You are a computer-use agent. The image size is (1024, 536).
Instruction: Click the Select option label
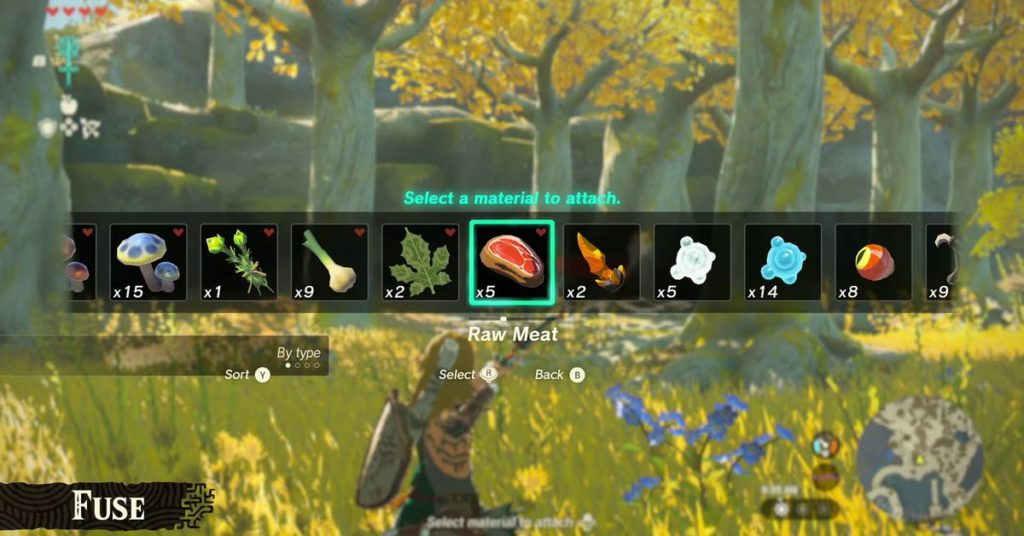click(458, 375)
